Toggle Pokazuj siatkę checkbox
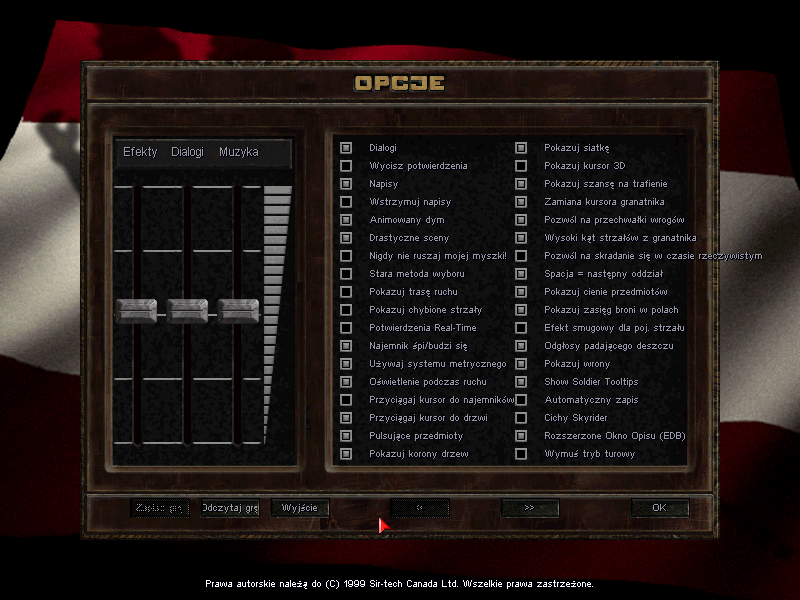The image size is (800, 600). coord(521,148)
